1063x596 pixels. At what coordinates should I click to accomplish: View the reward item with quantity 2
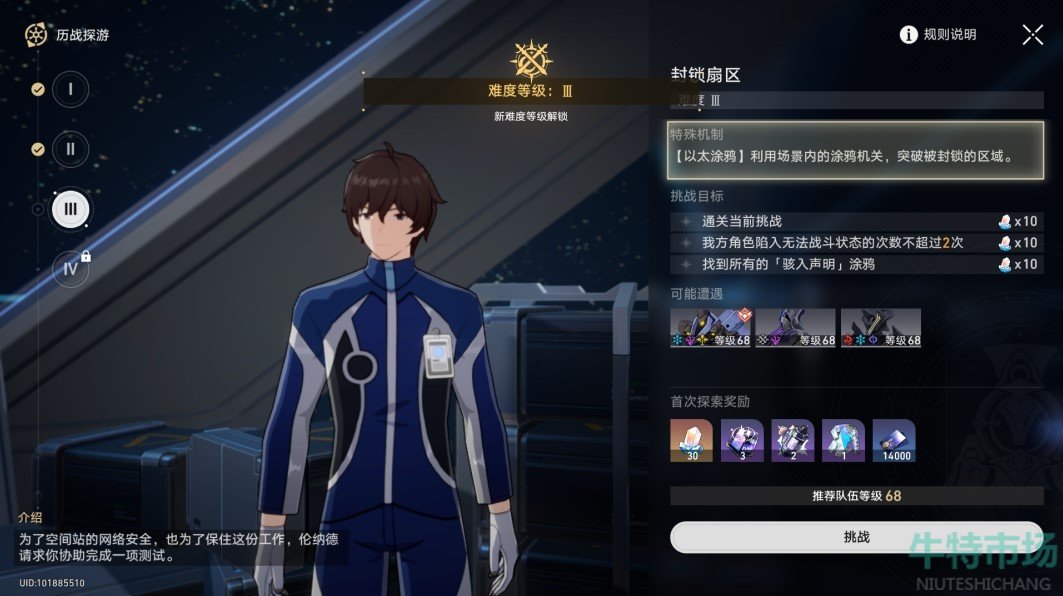793,441
